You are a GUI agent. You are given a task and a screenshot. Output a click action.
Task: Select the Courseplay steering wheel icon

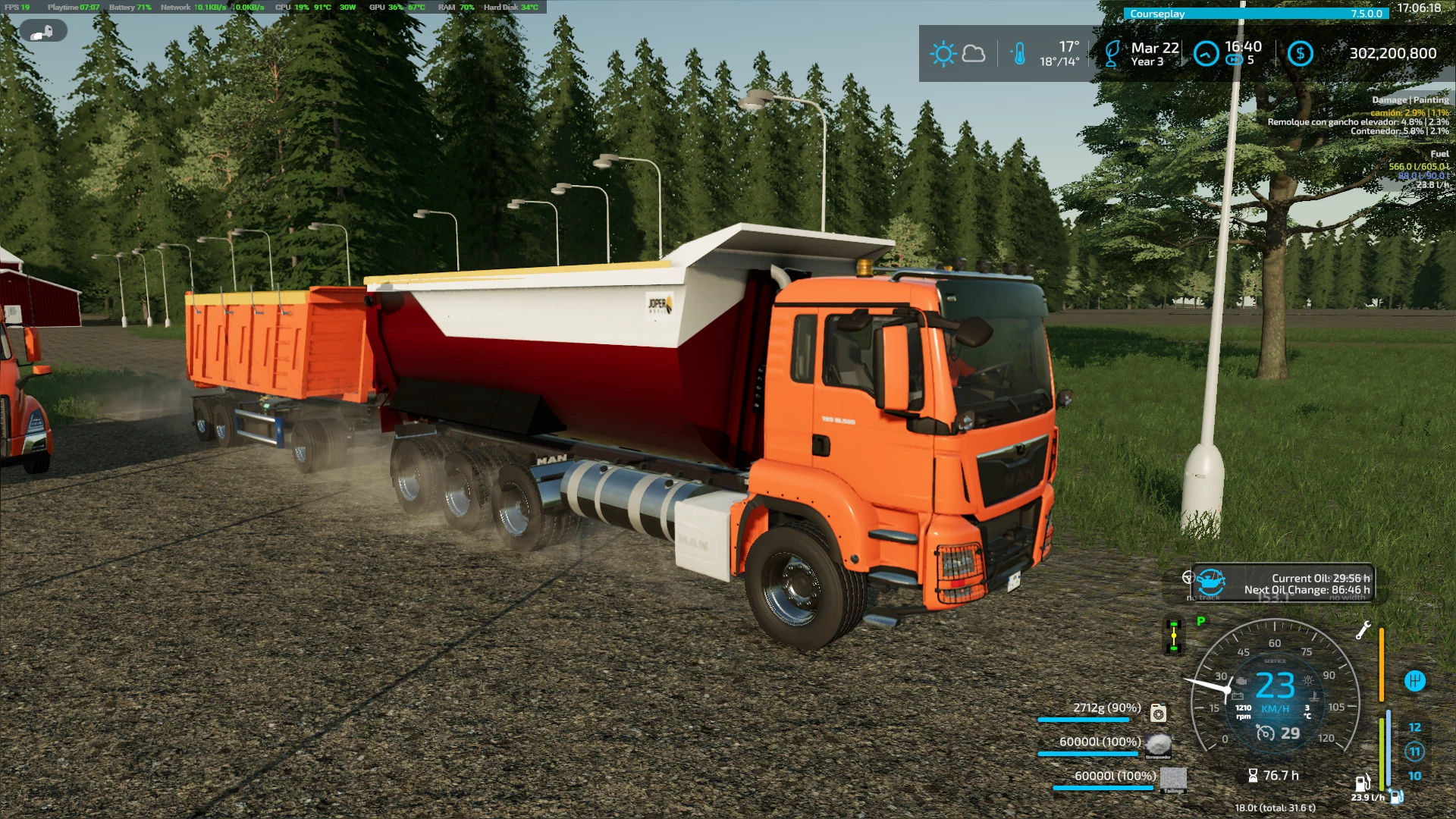point(1188,578)
